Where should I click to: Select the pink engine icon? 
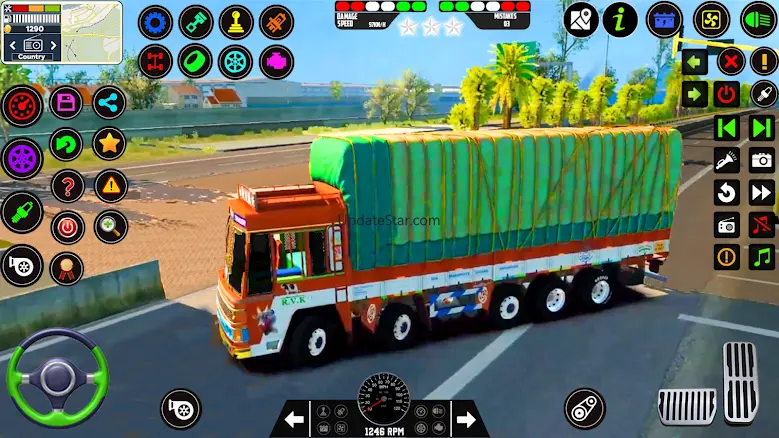coord(276,62)
